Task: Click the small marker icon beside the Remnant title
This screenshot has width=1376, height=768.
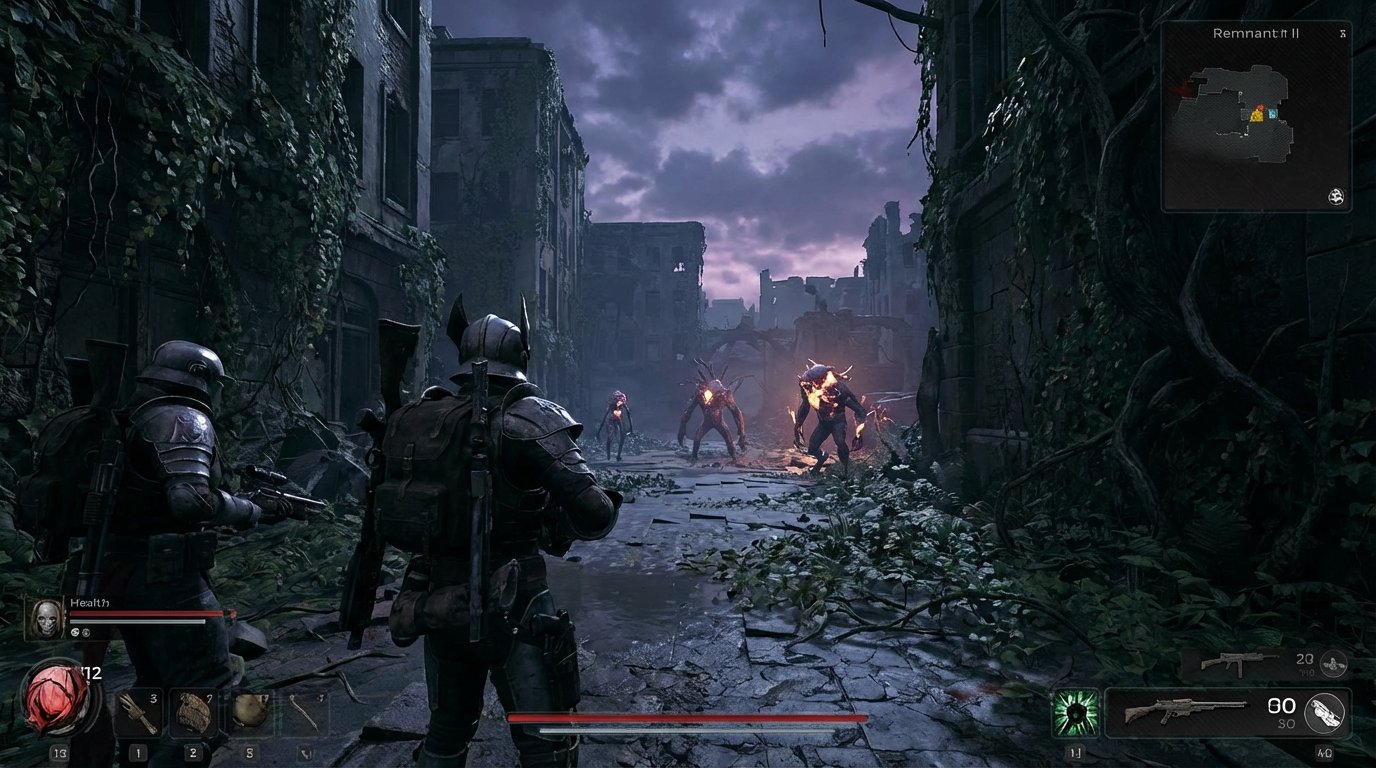Action: tap(1342, 34)
